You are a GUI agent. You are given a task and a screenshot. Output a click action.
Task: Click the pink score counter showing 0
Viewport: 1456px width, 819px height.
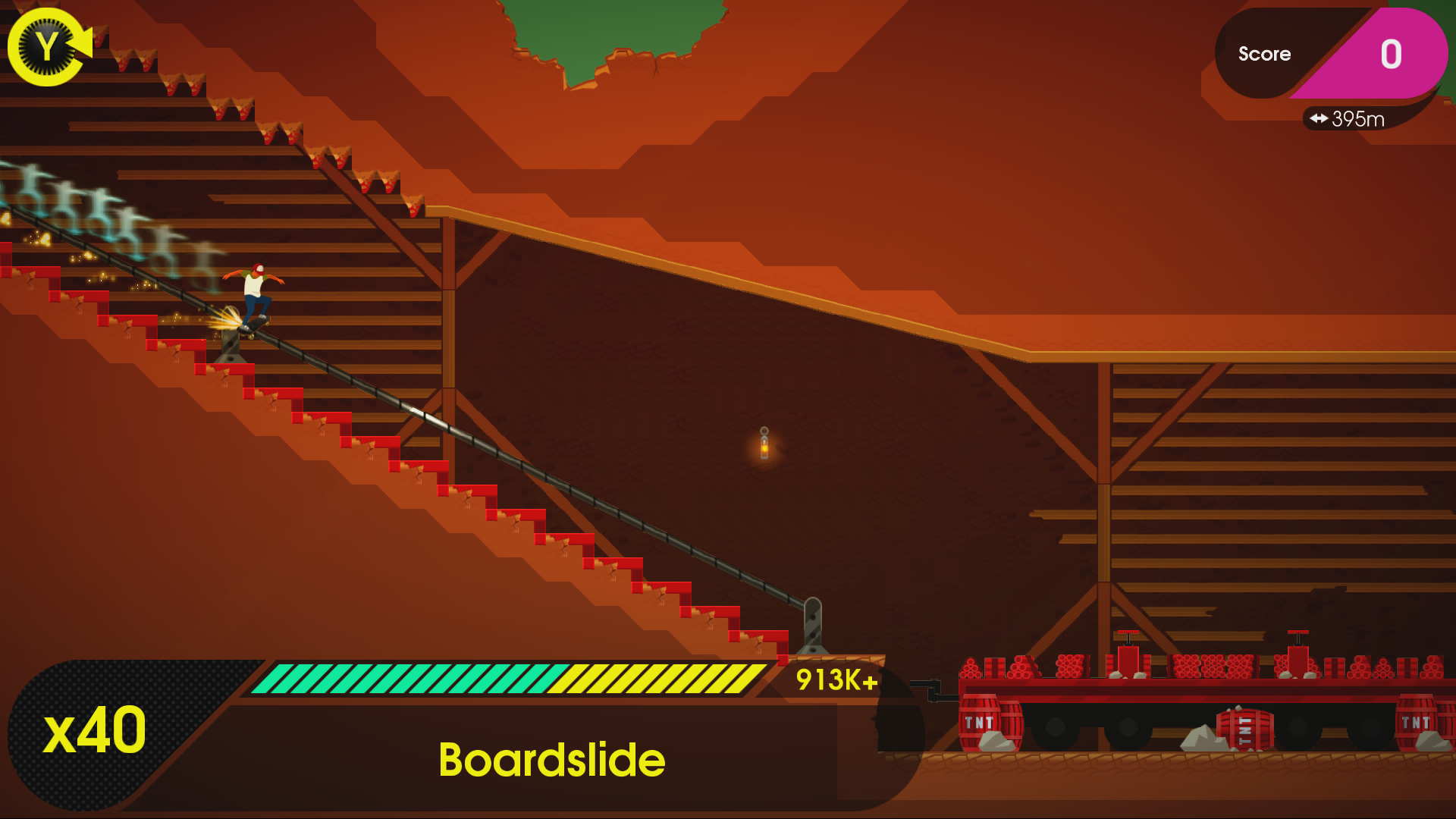(x=1392, y=53)
